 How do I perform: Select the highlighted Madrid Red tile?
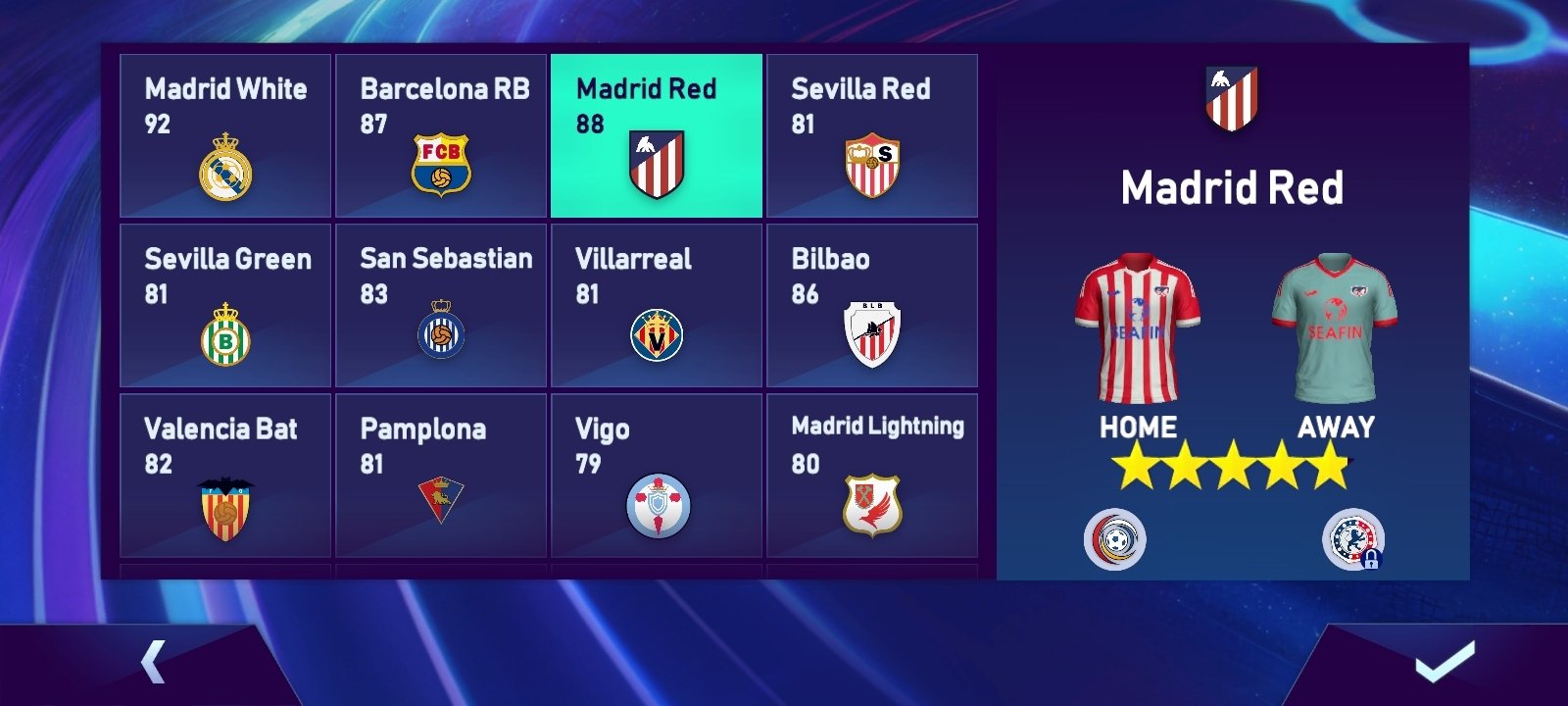[657, 135]
